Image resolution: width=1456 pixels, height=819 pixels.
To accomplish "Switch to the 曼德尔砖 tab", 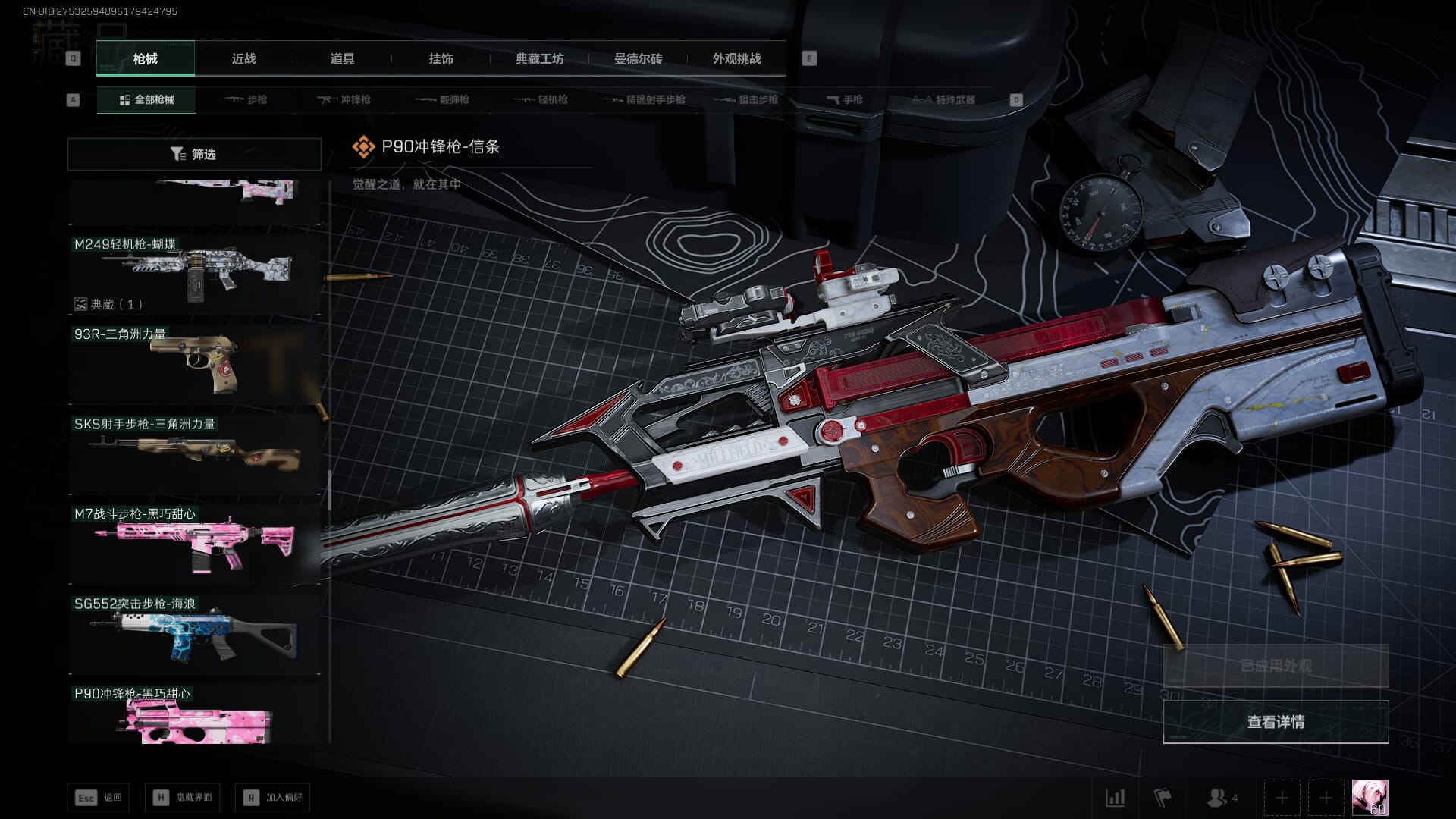I will 638,59.
